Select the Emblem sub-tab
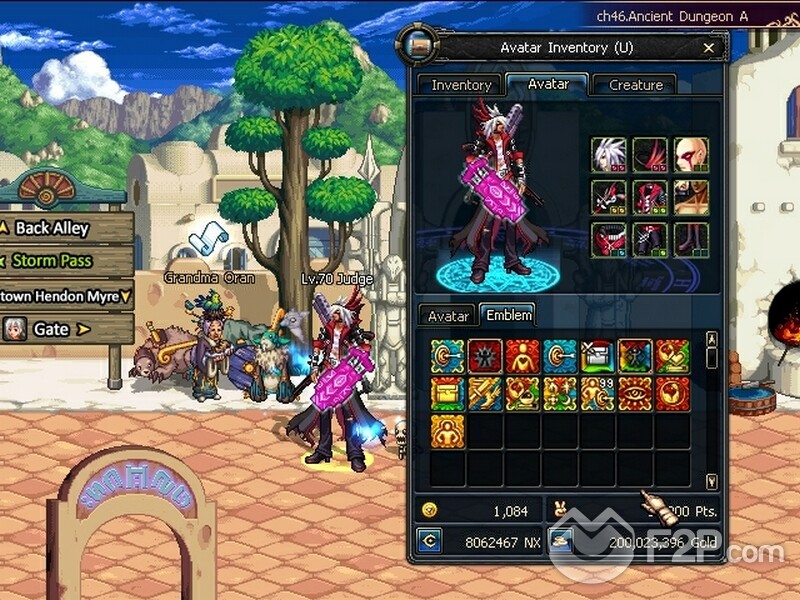800x600 pixels. pyautogui.click(x=508, y=315)
